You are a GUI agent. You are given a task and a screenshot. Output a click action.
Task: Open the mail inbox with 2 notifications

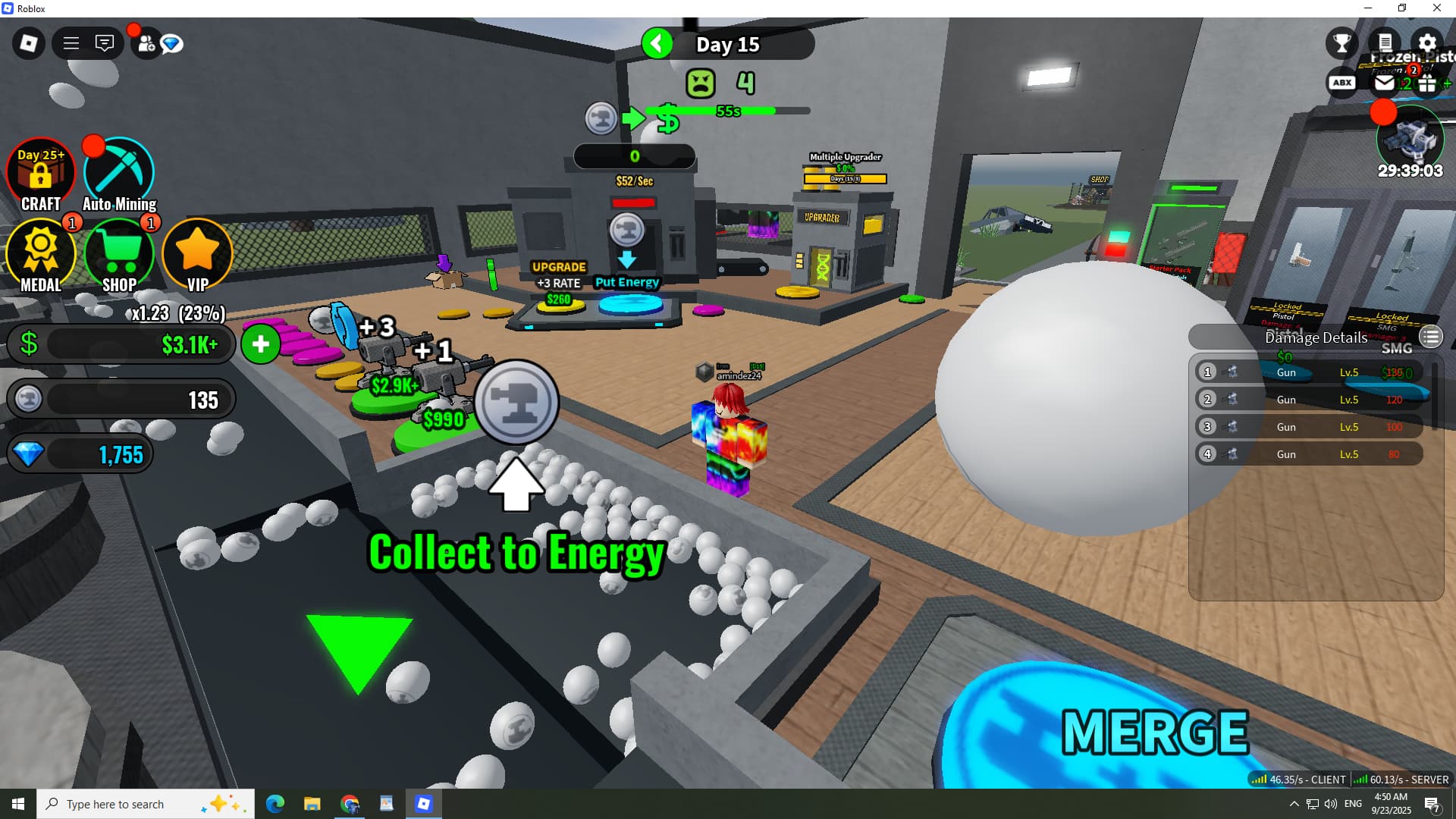click(1385, 83)
